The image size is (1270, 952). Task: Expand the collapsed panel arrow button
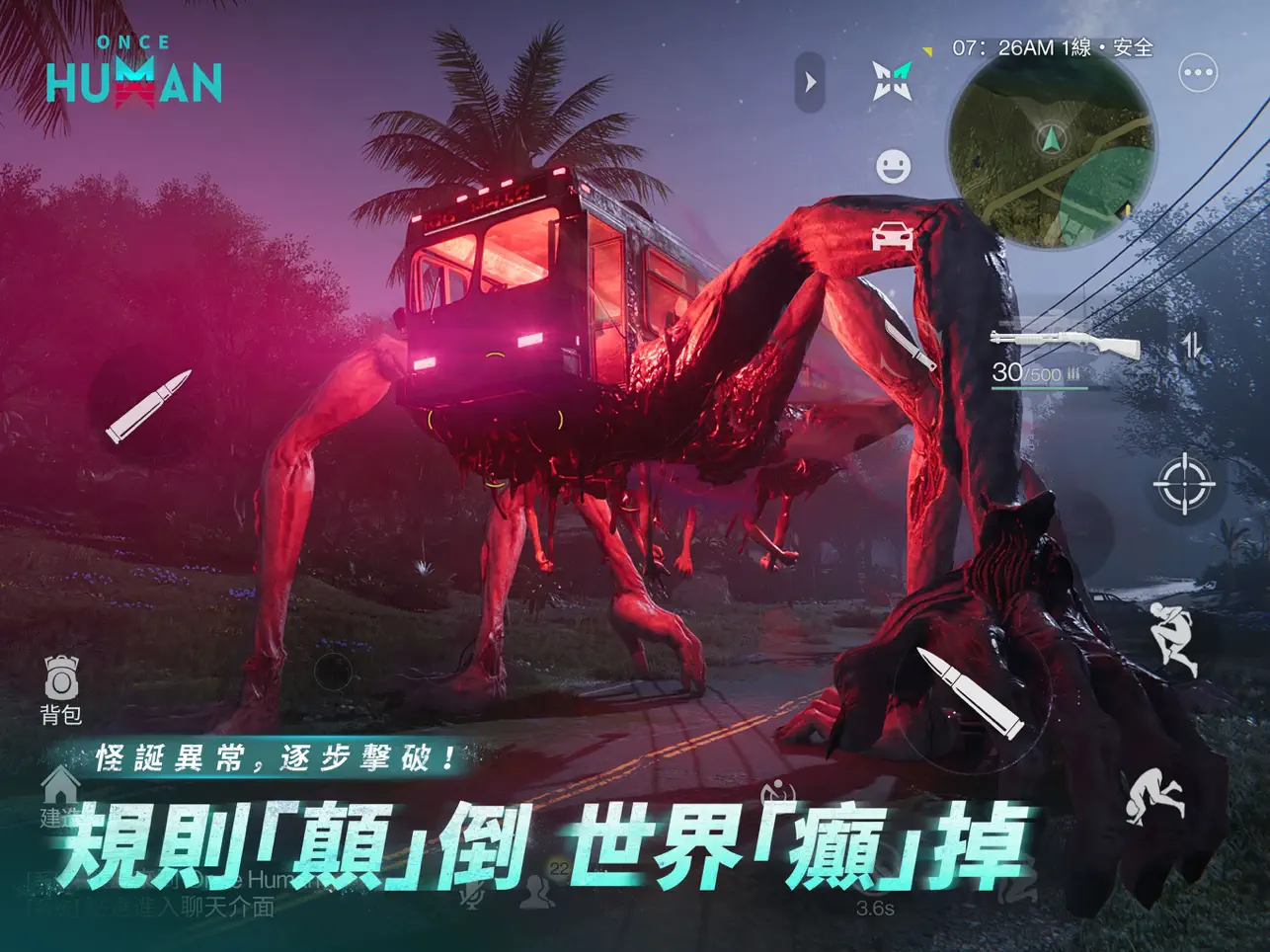click(810, 82)
